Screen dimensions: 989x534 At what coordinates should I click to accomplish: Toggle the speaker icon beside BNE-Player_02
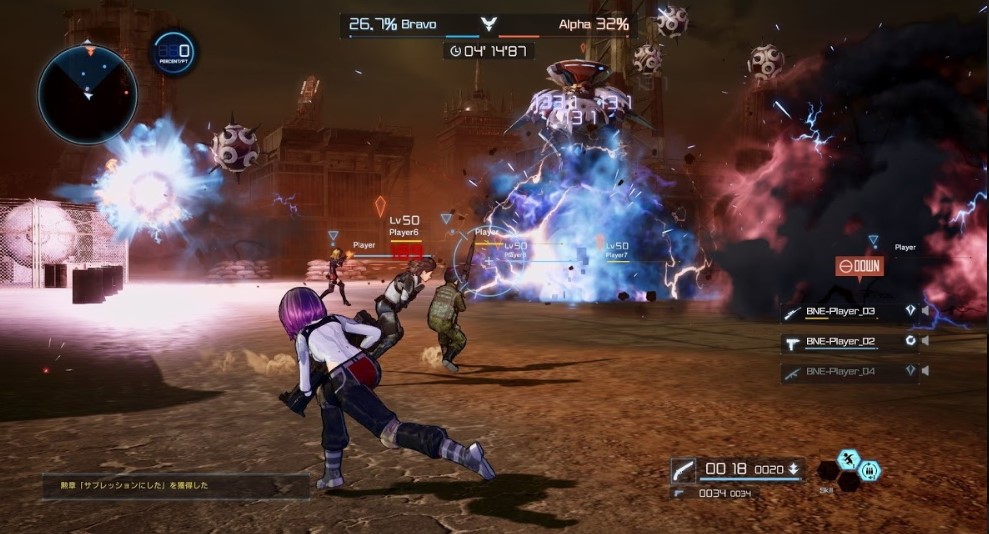925,341
